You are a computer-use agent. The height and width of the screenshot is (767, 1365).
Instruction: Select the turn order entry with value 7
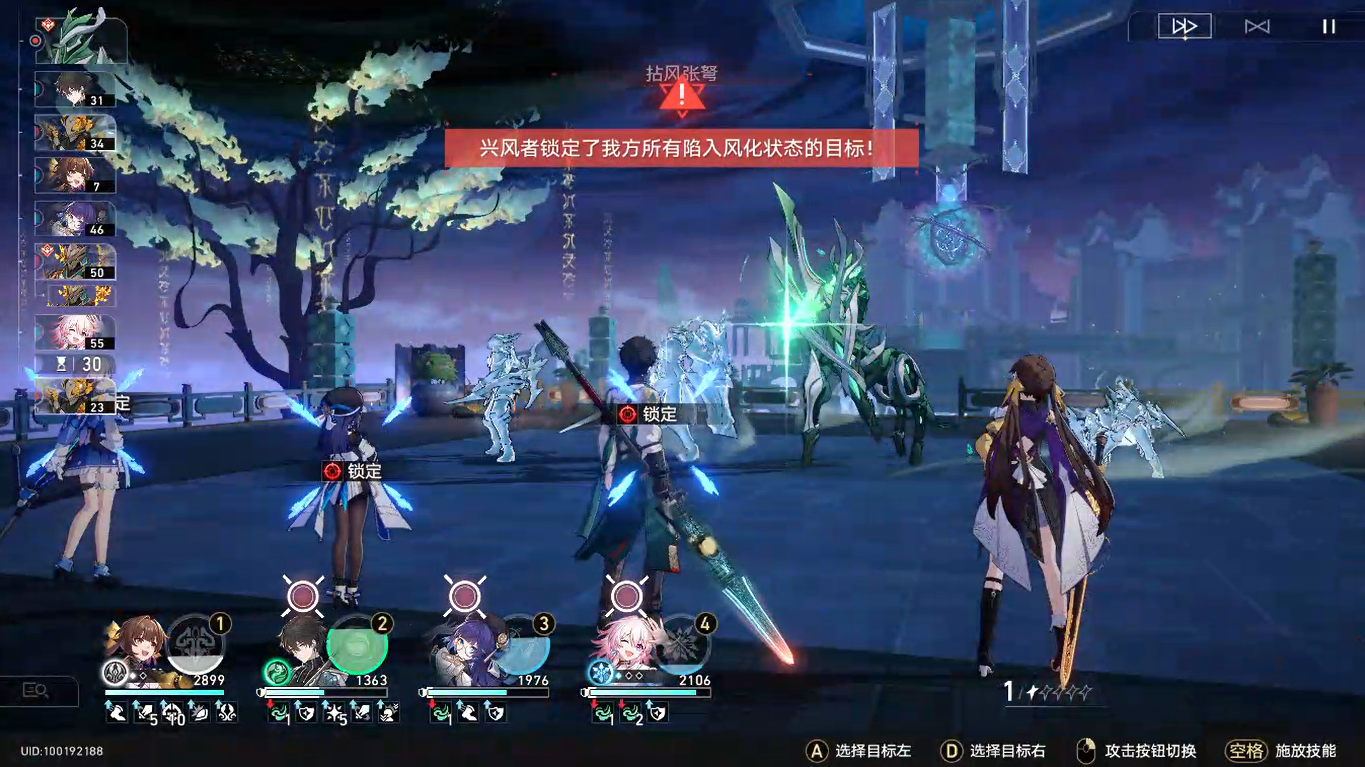coord(75,176)
